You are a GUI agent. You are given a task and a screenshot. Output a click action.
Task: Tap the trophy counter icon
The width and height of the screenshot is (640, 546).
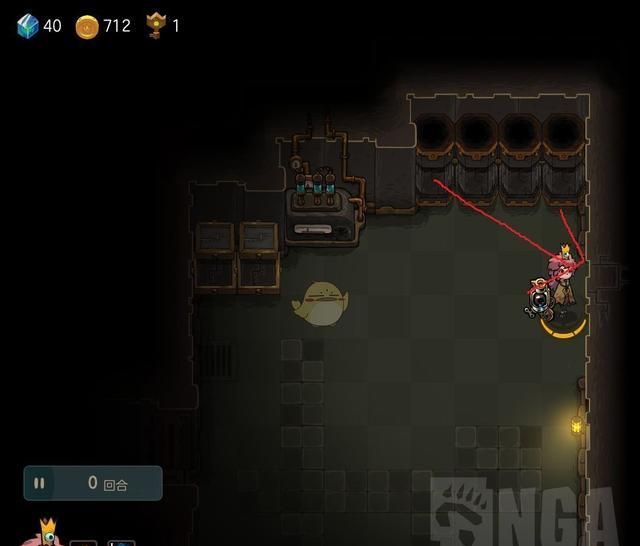tap(155, 26)
